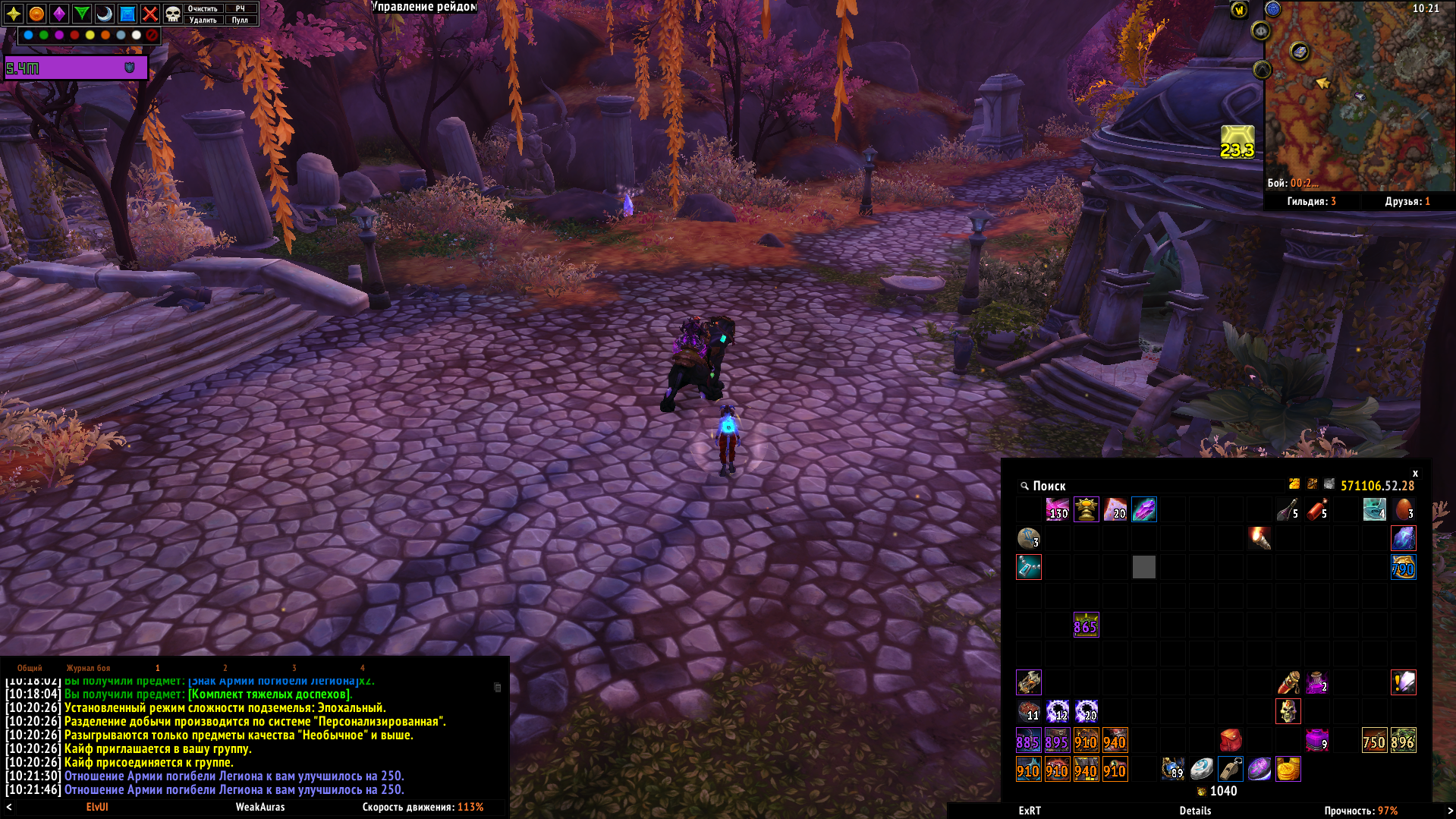Set the yellow star raid marker
The image size is (1456, 819).
(x=14, y=14)
